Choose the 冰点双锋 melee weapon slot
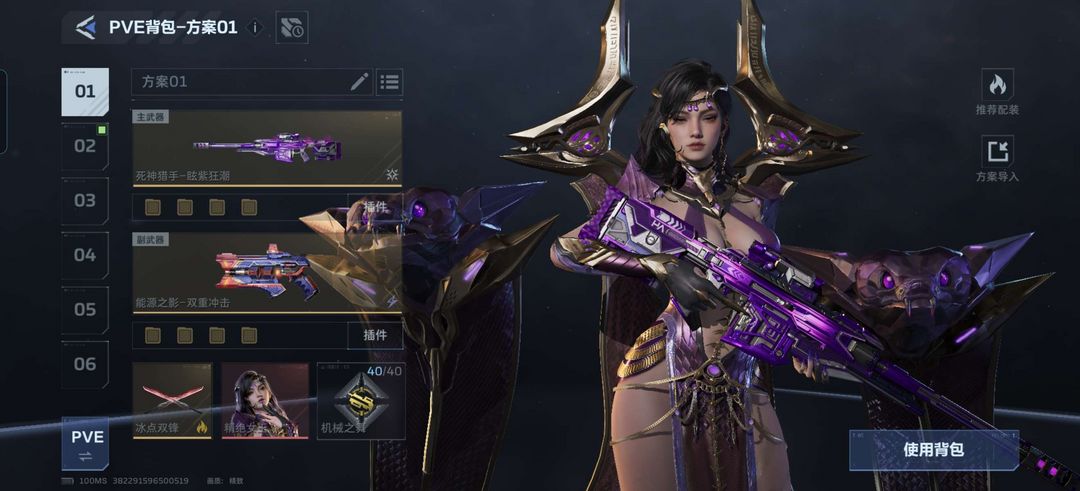This screenshot has height=491, width=1080. coord(172,401)
